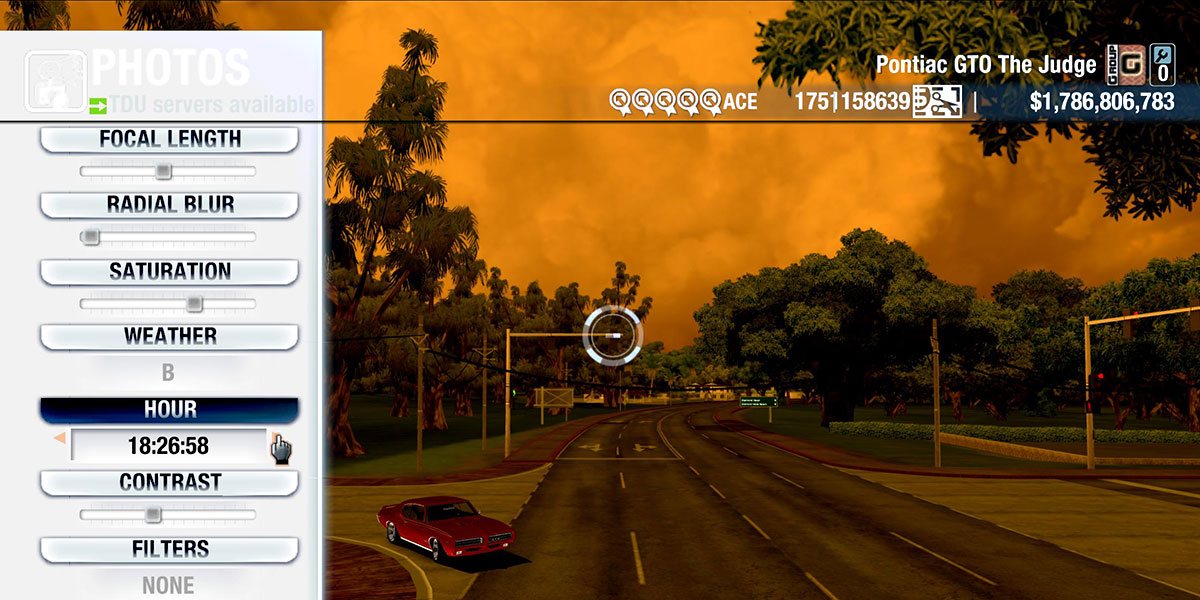Viewport: 1200px width, 600px height.
Task: Click the 18:26:58 hour value field
Action: coord(168,446)
